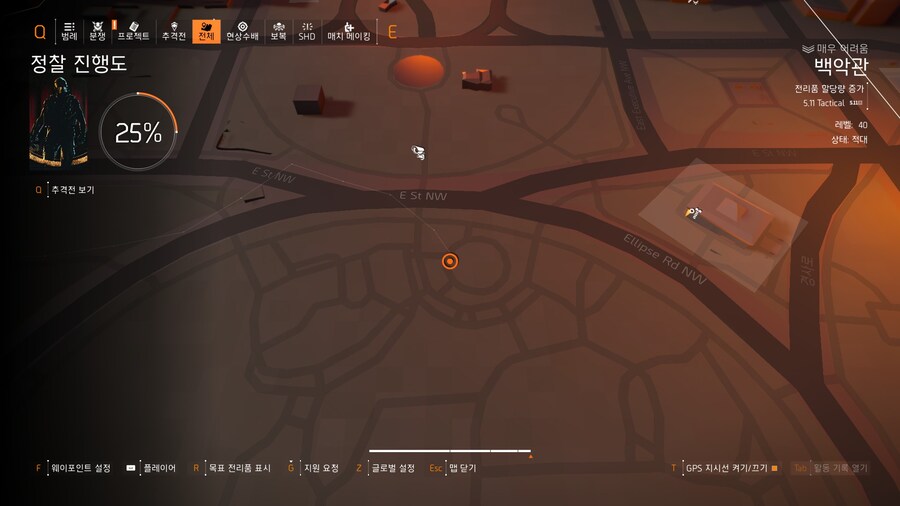Open the 추격전 tab
Image resolution: width=900 pixels, height=506 pixels.
point(174,30)
